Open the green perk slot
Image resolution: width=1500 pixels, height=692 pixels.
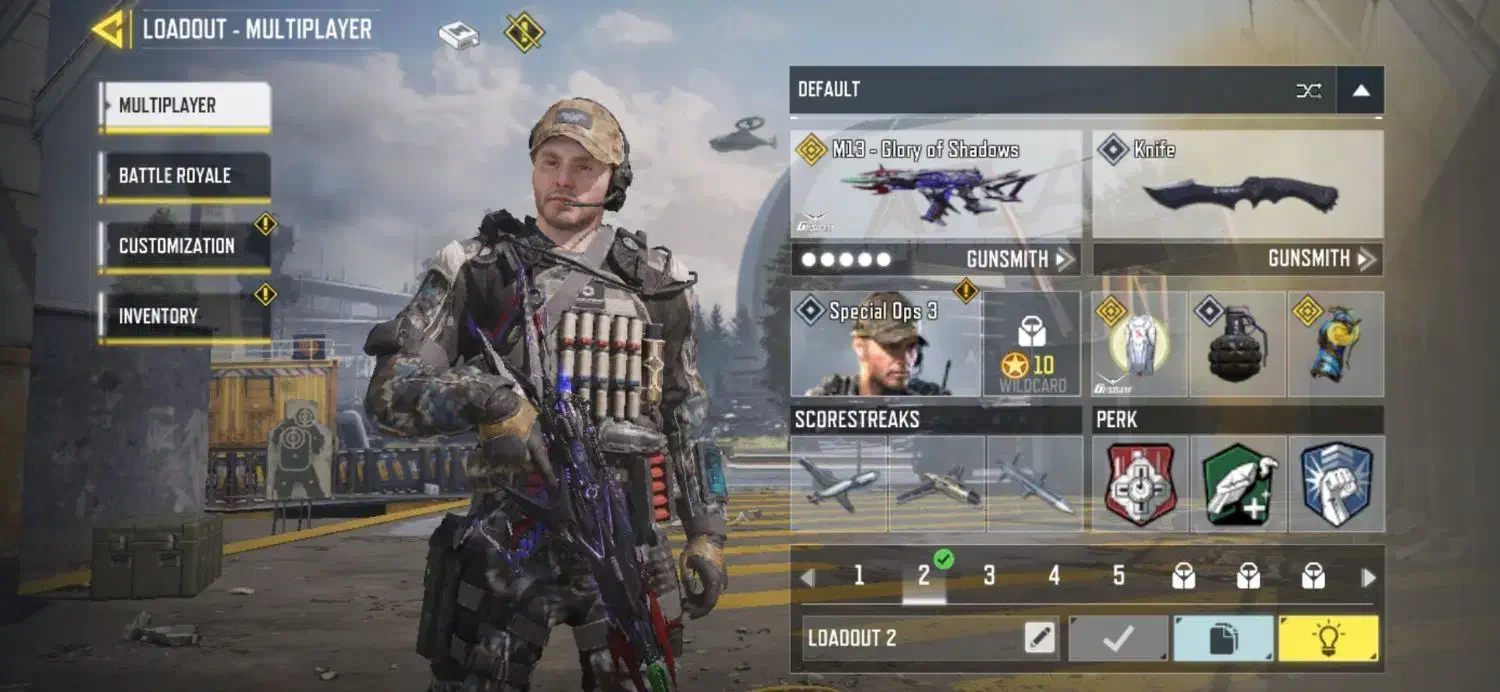tap(1238, 484)
